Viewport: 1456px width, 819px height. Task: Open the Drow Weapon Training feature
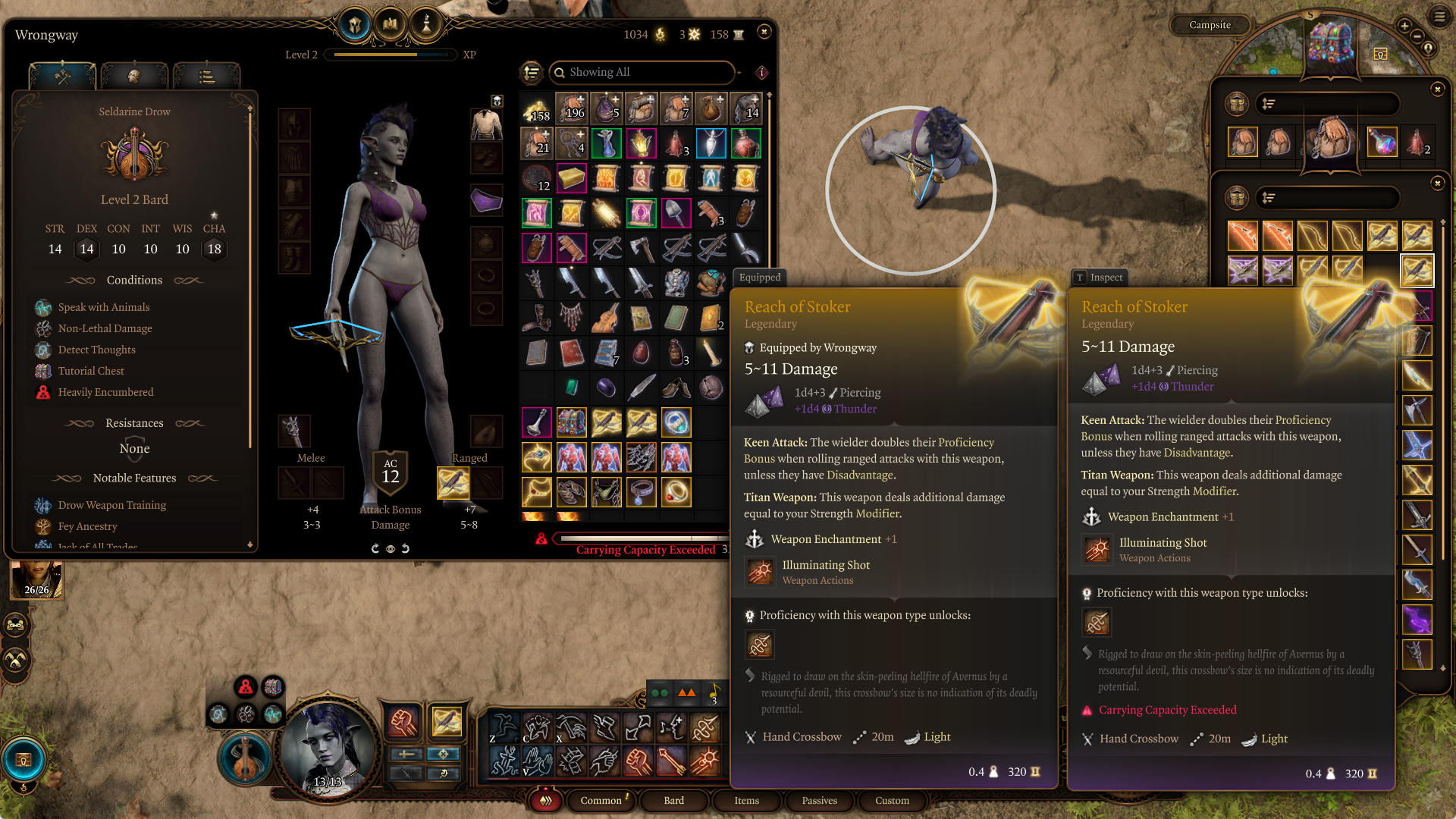point(111,505)
